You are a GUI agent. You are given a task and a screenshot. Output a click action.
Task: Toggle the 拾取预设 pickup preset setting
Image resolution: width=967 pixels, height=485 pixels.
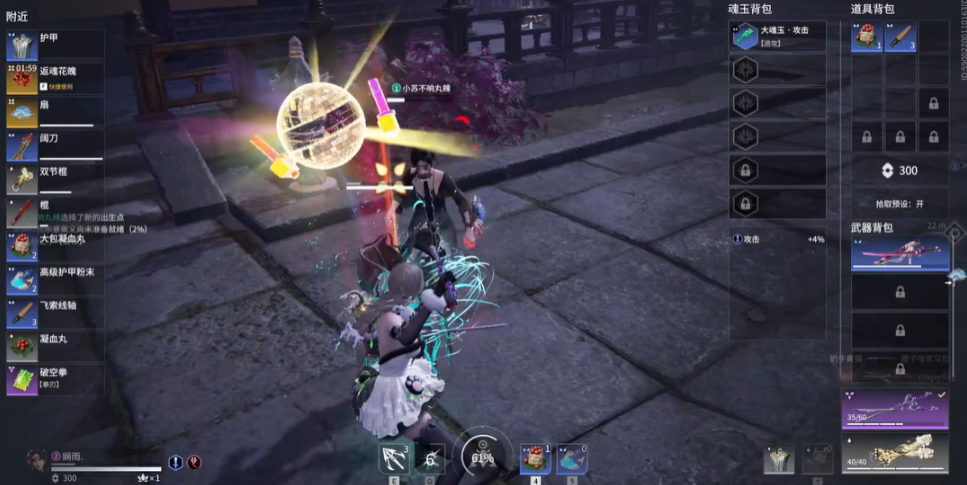(x=899, y=203)
